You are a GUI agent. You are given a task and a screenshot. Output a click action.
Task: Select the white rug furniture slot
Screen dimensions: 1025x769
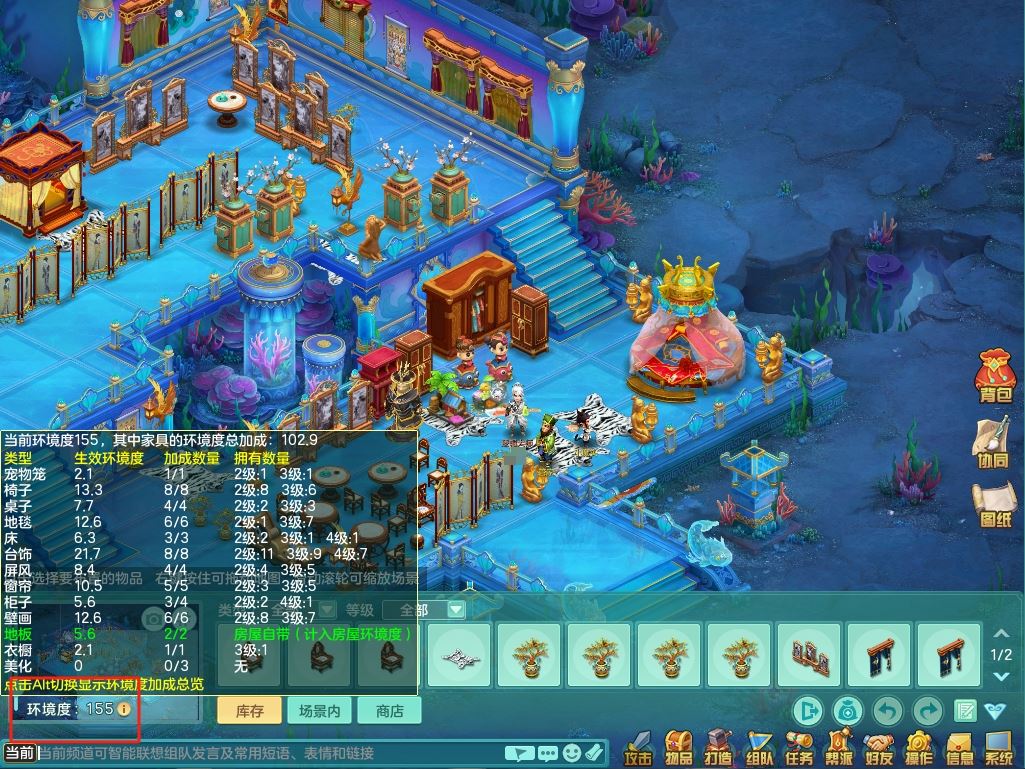point(459,655)
